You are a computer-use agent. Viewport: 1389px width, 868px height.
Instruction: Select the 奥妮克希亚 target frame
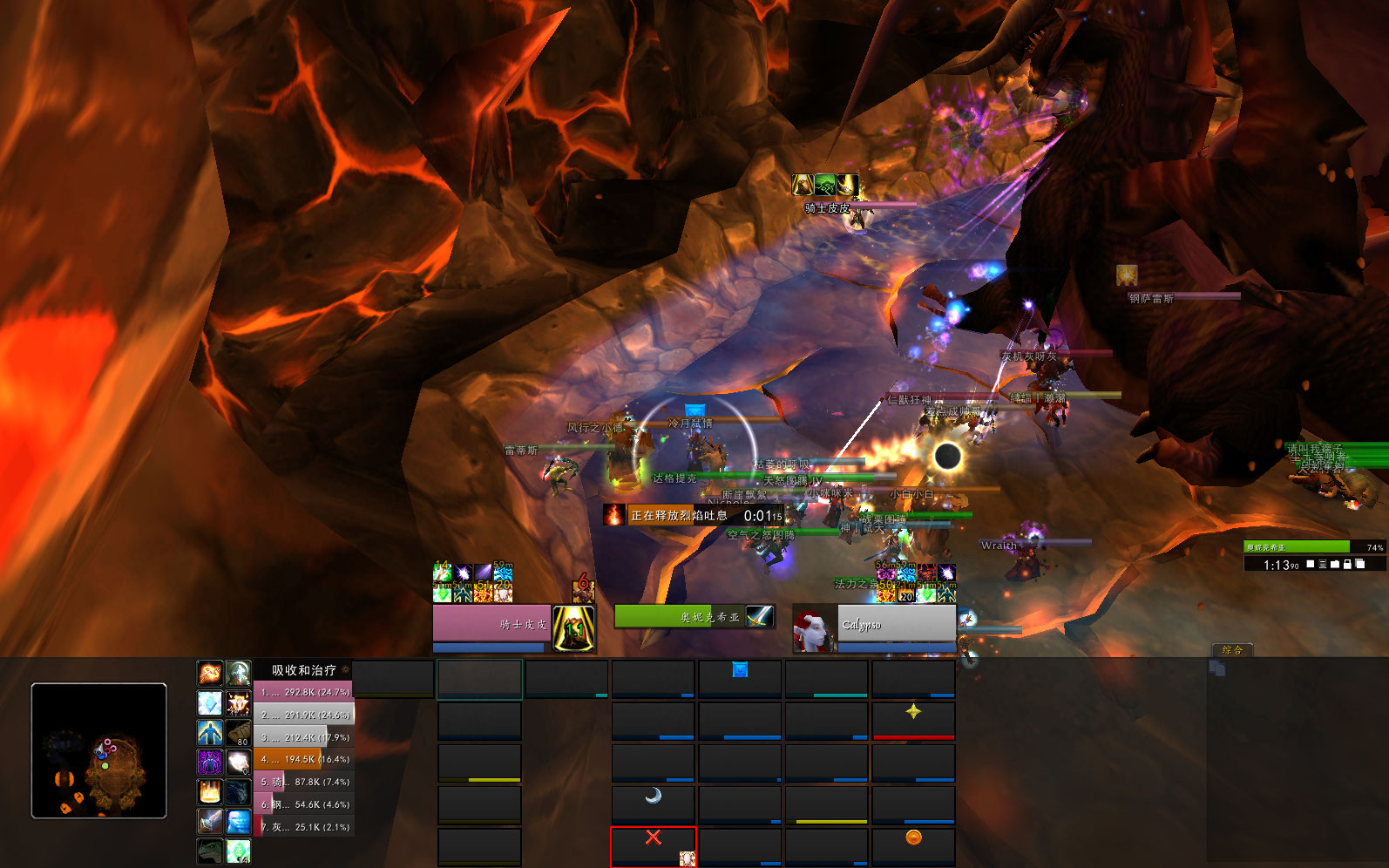[680, 617]
